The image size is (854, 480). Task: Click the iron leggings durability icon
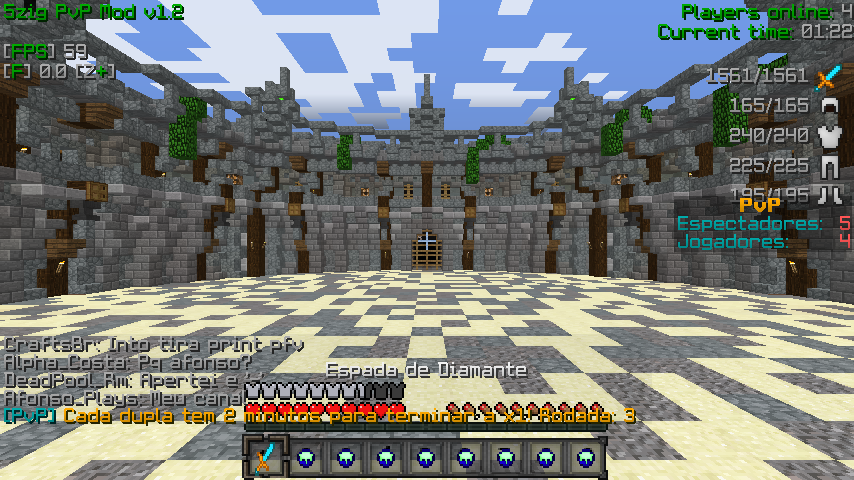(828, 165)
